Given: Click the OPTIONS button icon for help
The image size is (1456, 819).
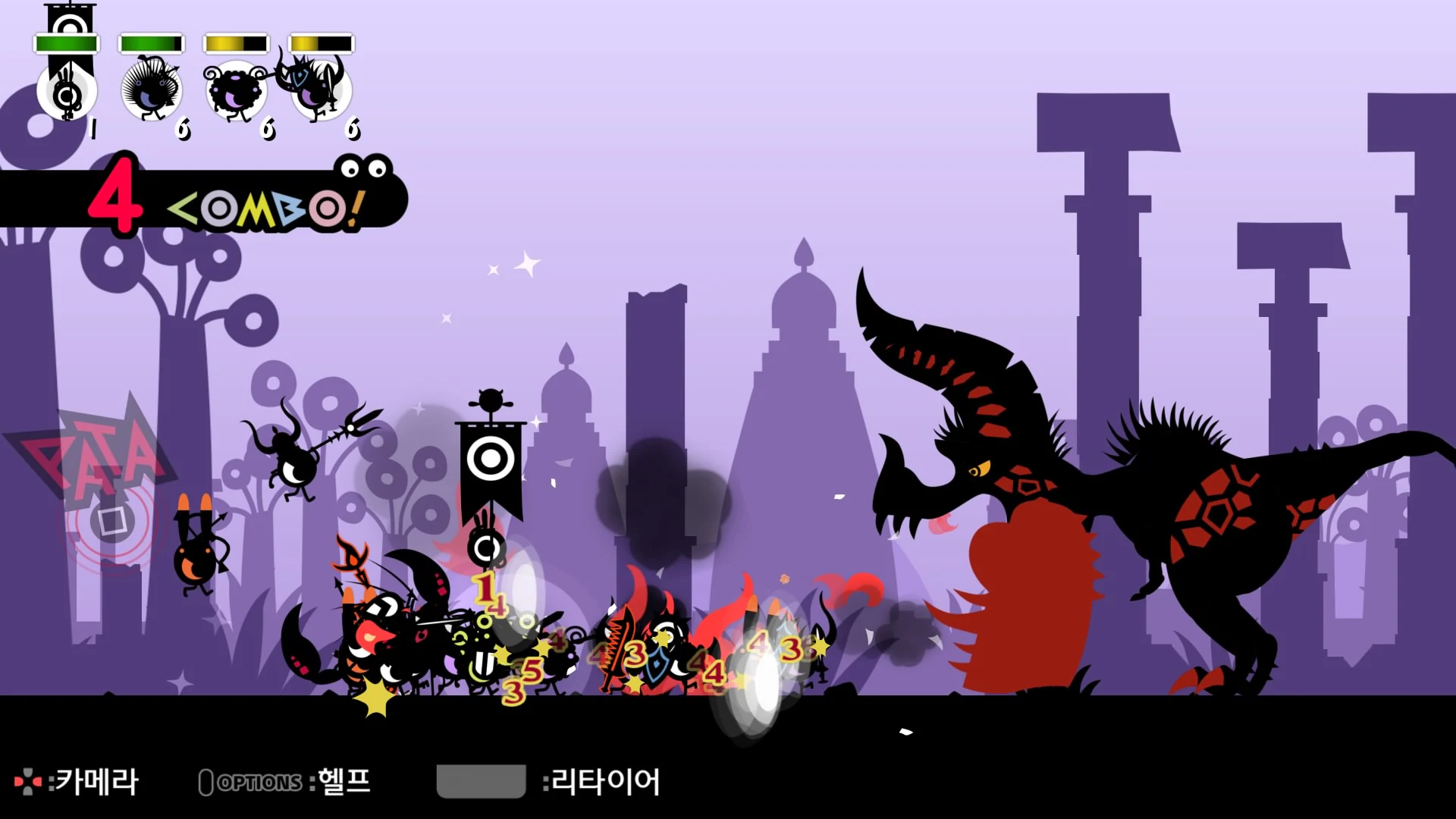Looking at the screenshot, I should [206, 781].
